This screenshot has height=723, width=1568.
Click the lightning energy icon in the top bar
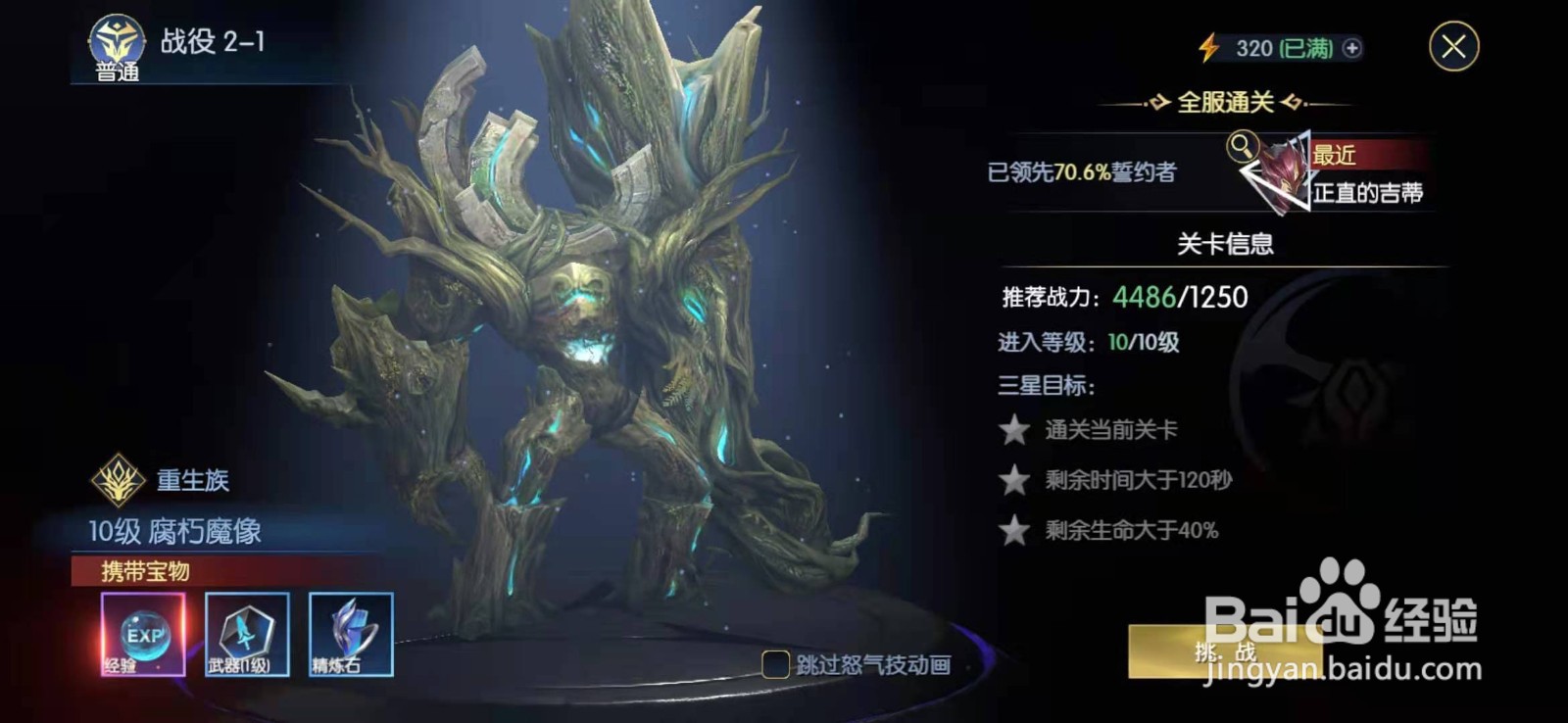[1207, 46]
